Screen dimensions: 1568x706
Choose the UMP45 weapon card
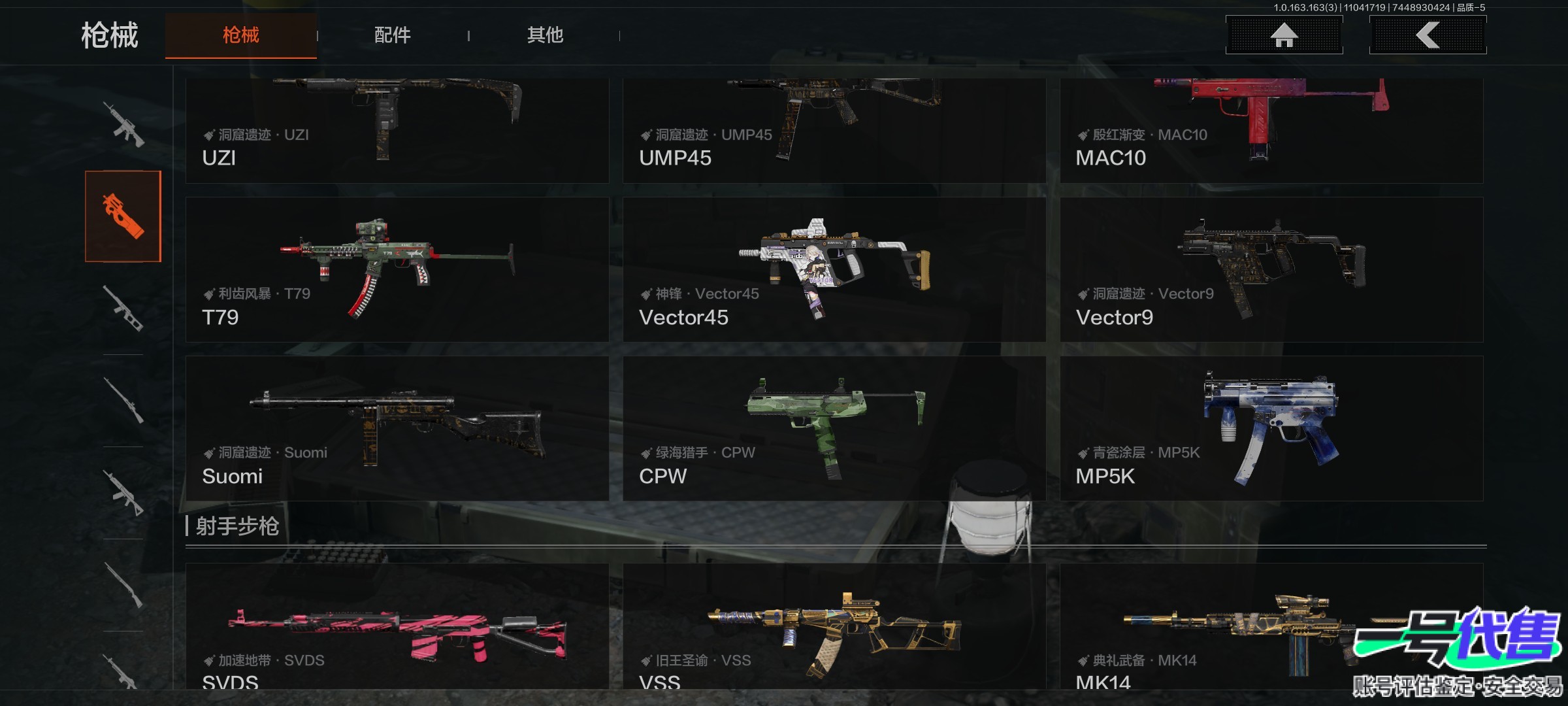834,131
